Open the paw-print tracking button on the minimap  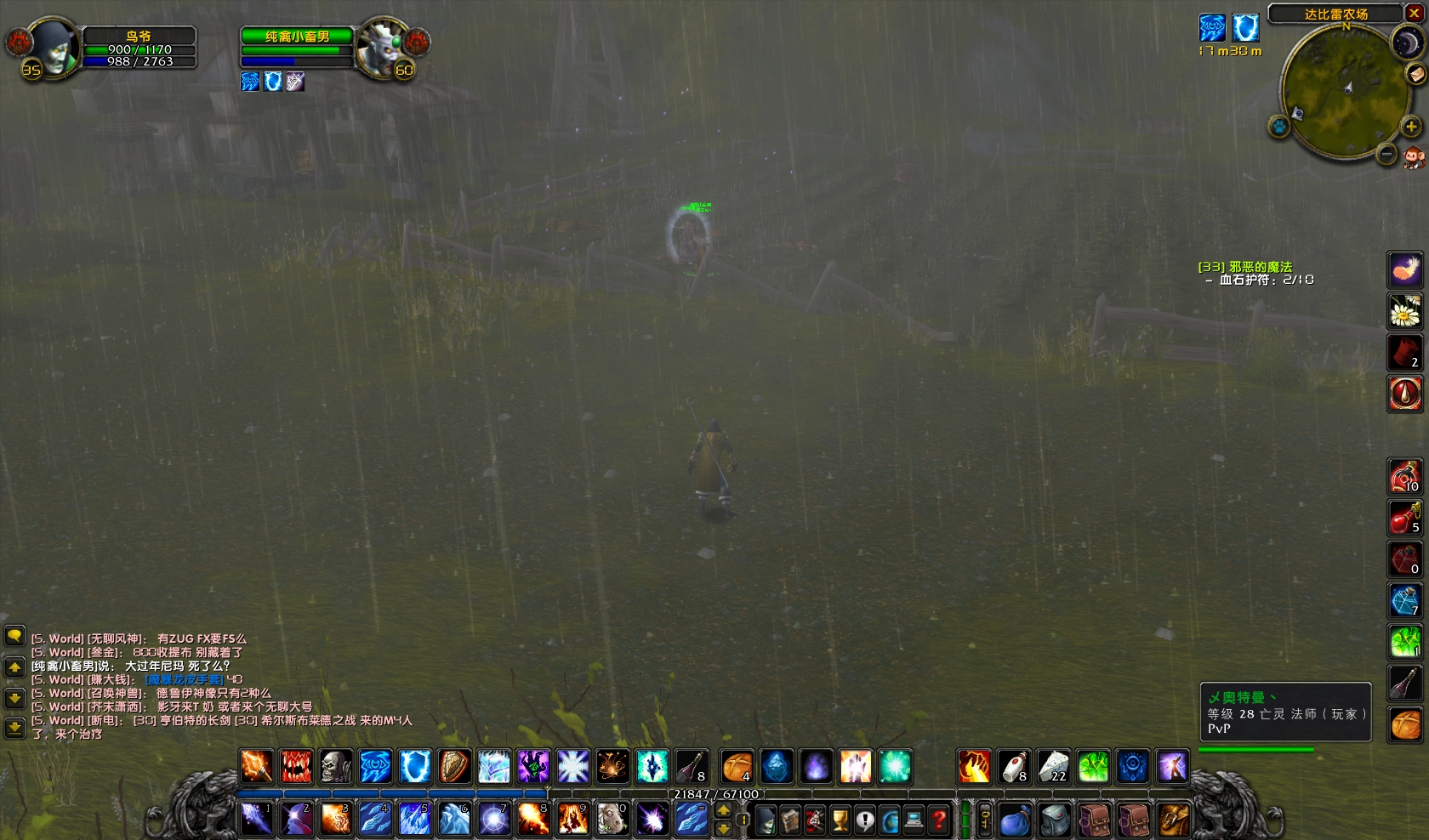(1278, 127)
